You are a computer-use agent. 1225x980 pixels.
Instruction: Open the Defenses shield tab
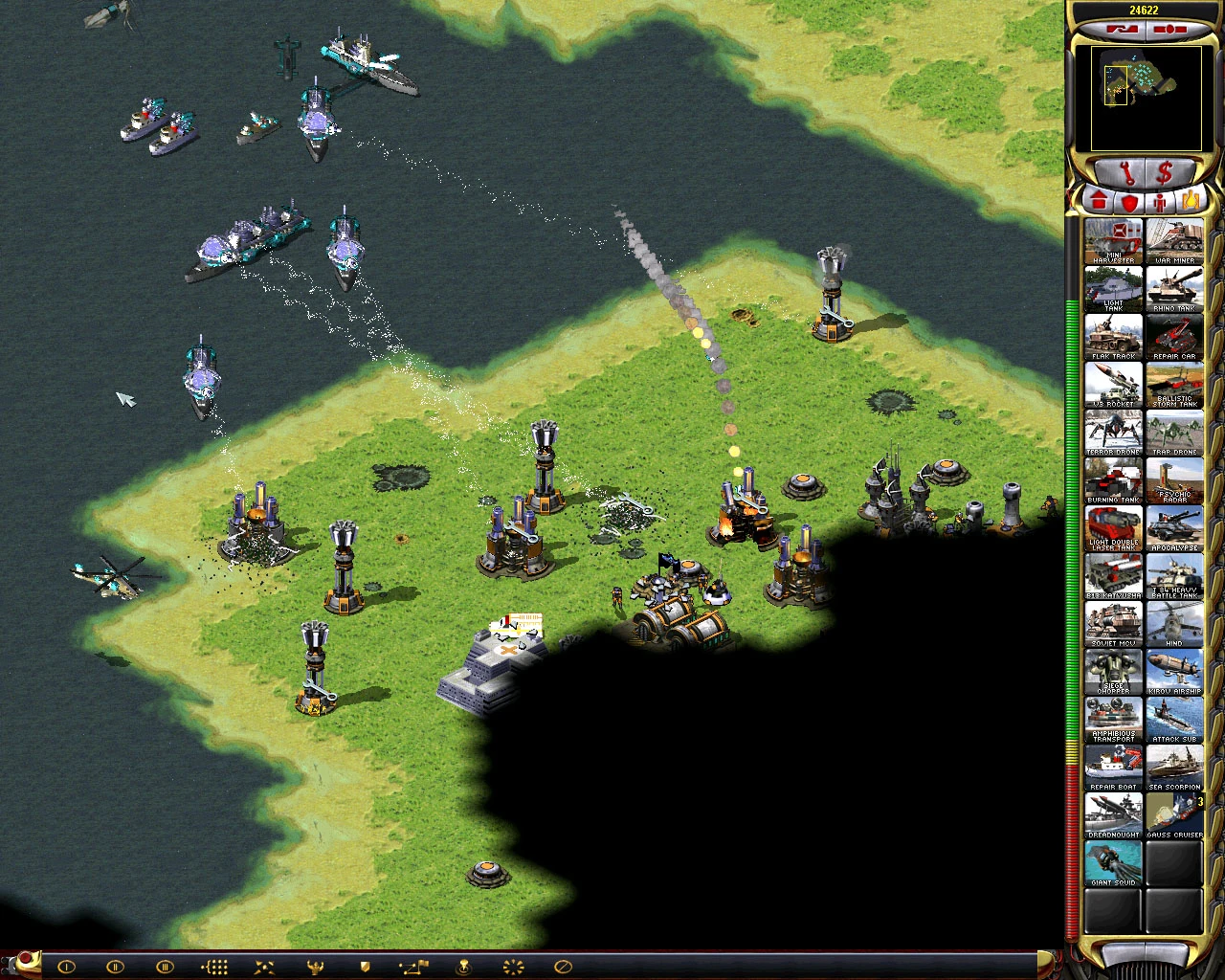click(1129, 201)
